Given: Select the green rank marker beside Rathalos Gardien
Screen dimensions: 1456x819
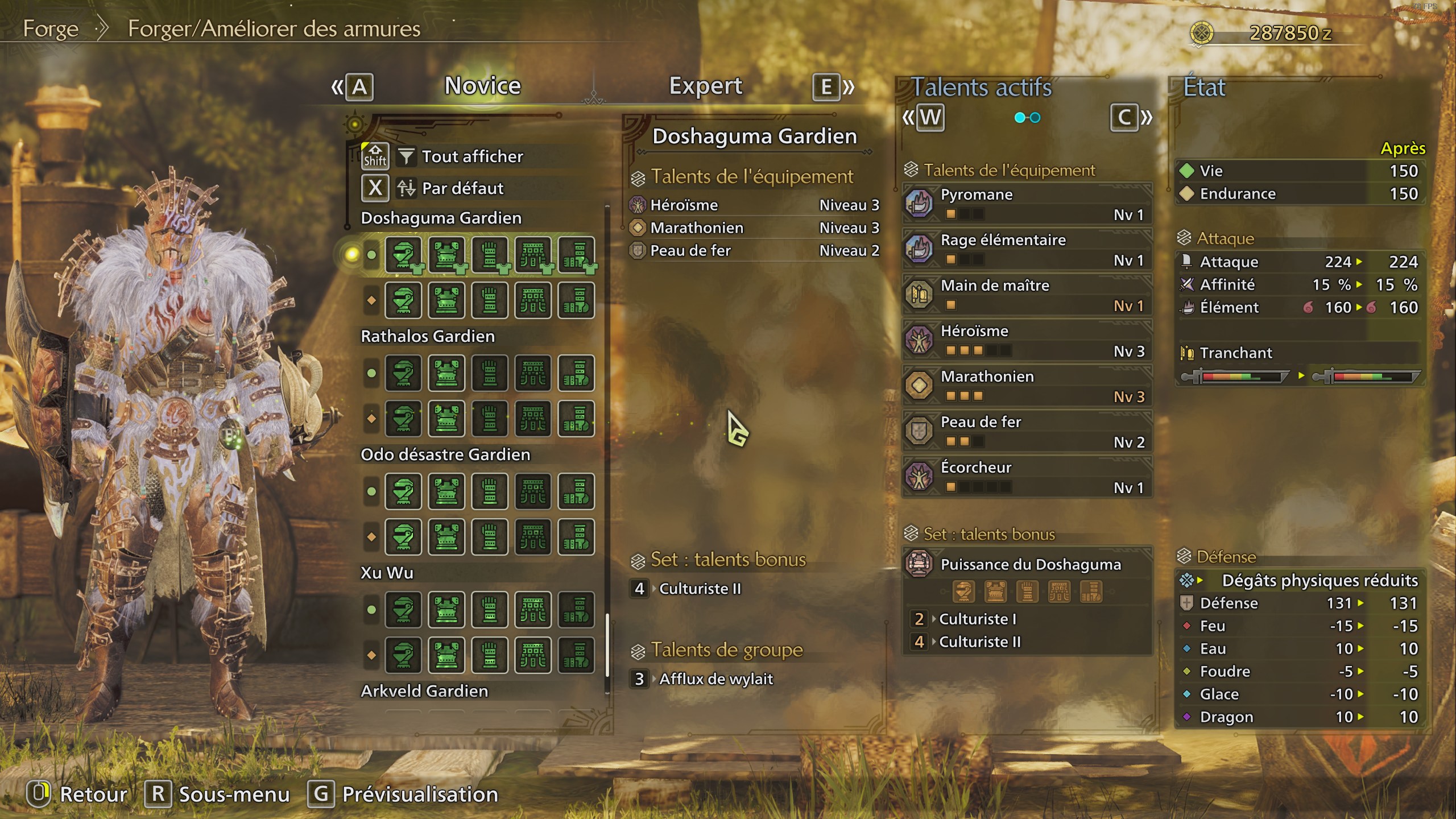Looking at the screenshot, I should [x=370, y=373].
